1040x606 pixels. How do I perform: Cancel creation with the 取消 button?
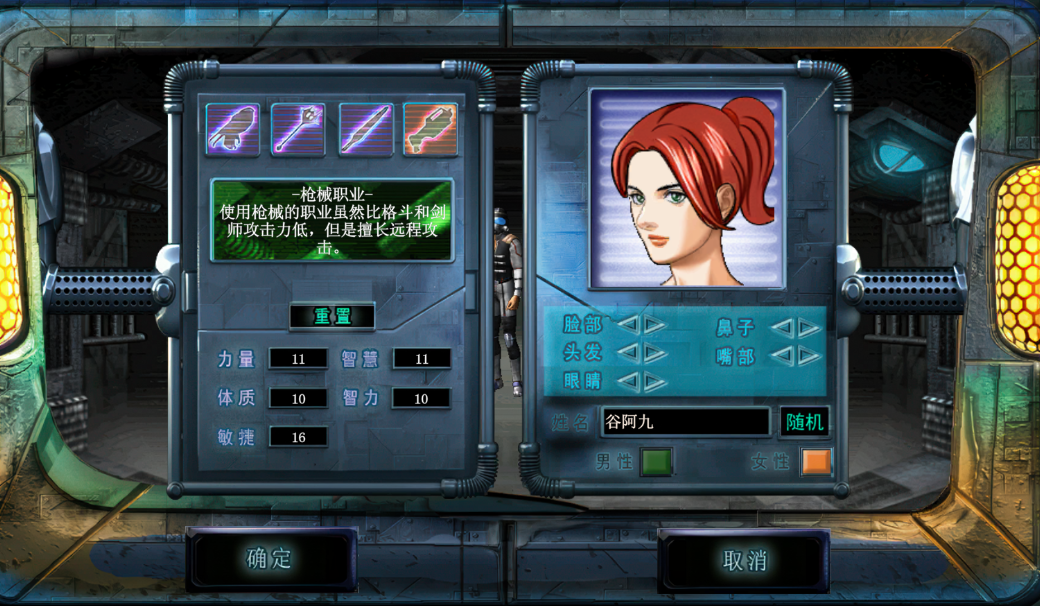[744, 560]
